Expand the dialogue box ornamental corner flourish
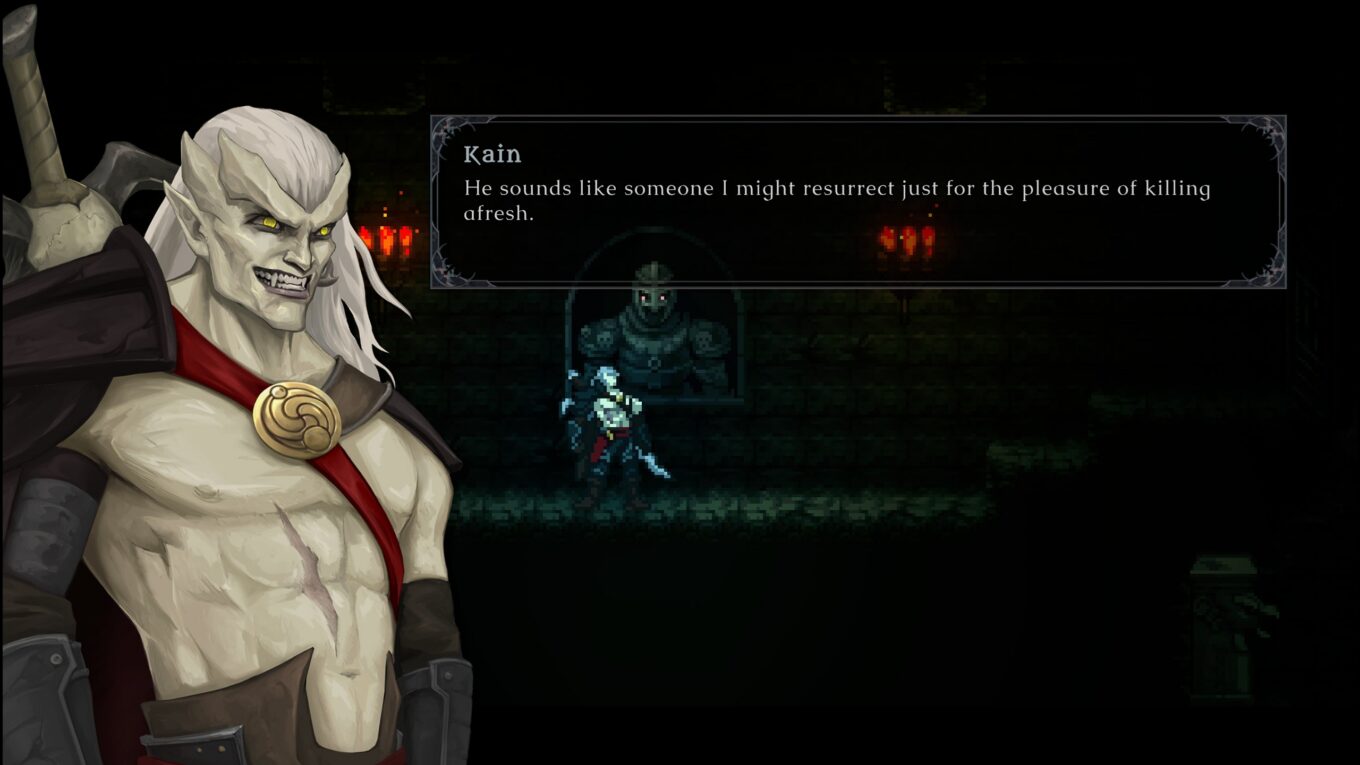The image size is (1360, 765). (x=445, y=132)
